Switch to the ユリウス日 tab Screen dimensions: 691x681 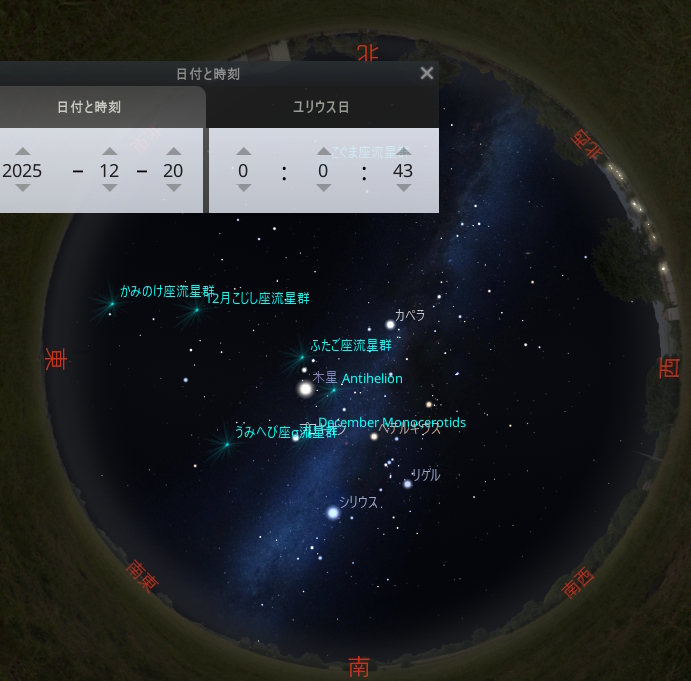coord(321,107)
